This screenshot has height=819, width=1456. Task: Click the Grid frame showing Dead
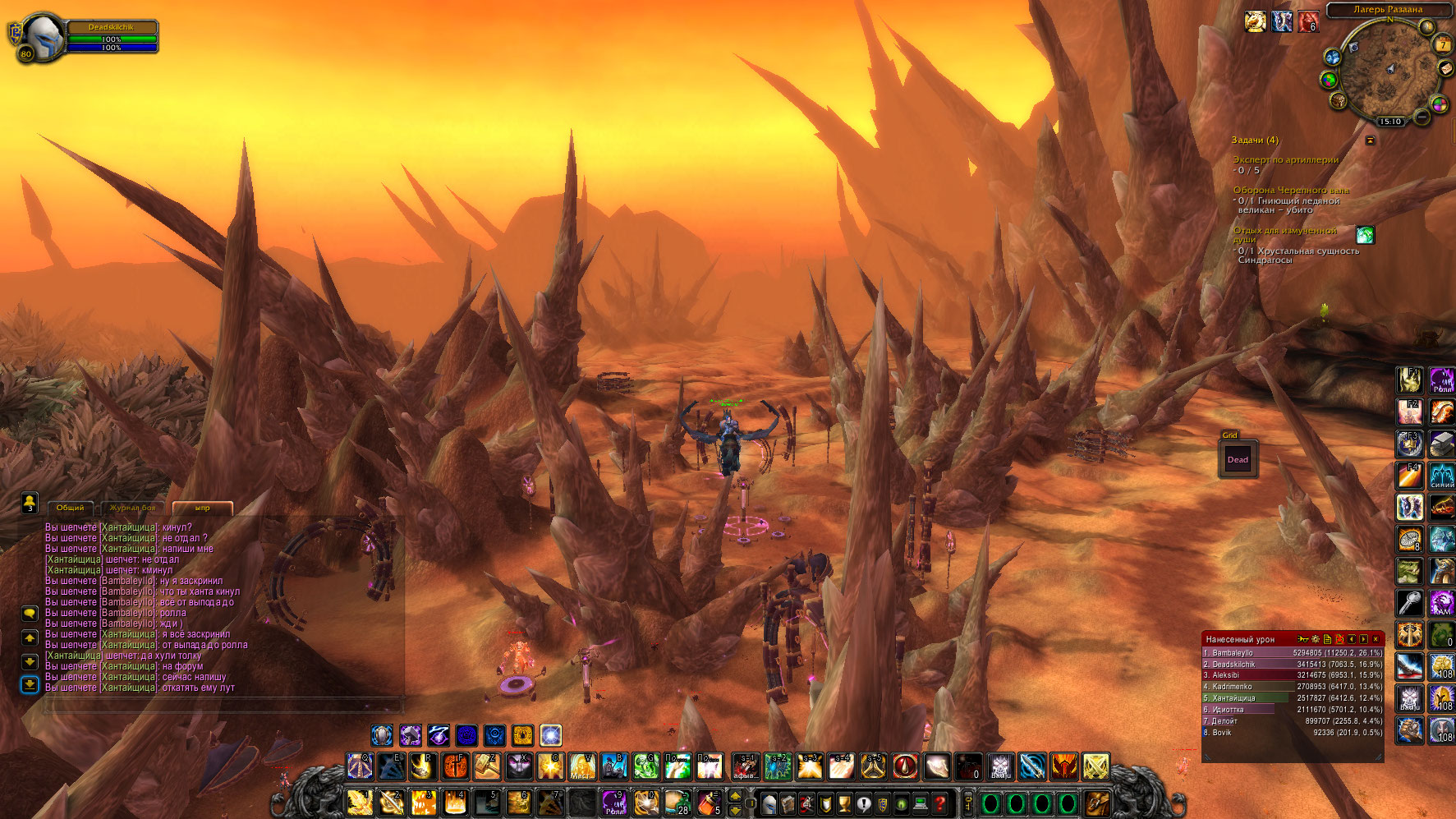point(1238,460)
